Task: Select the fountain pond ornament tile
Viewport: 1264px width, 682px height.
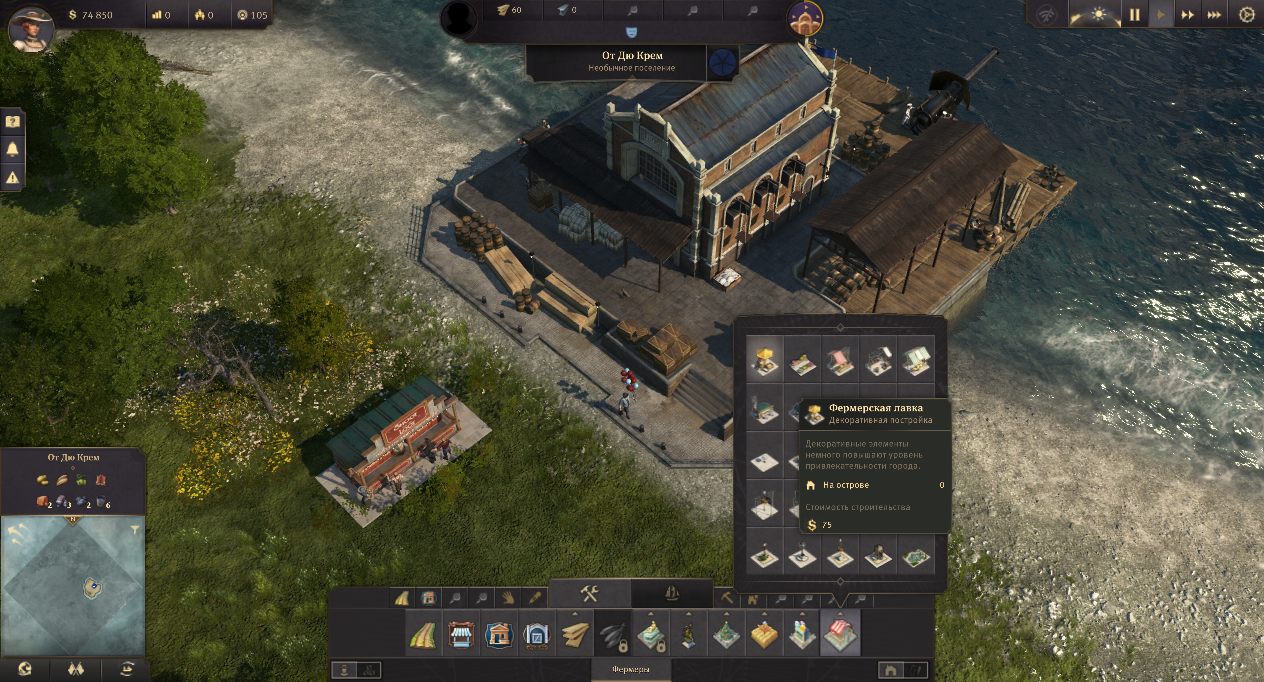Action: (914, 557)
